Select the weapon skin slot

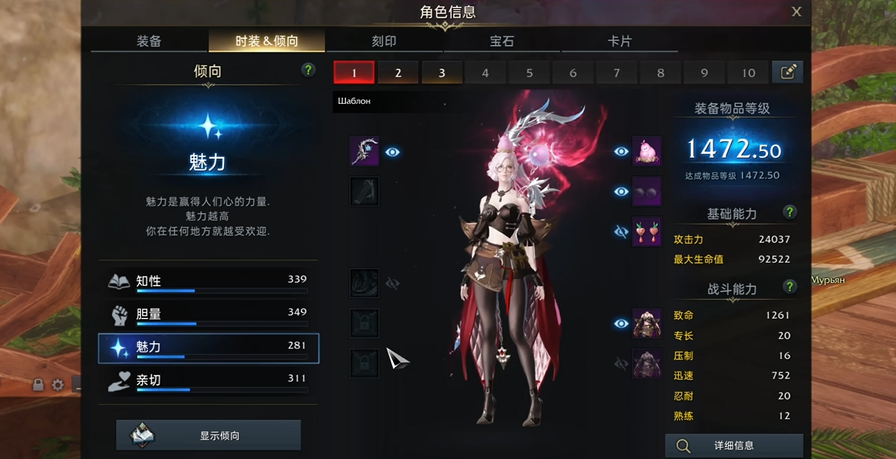click(364, 152)
